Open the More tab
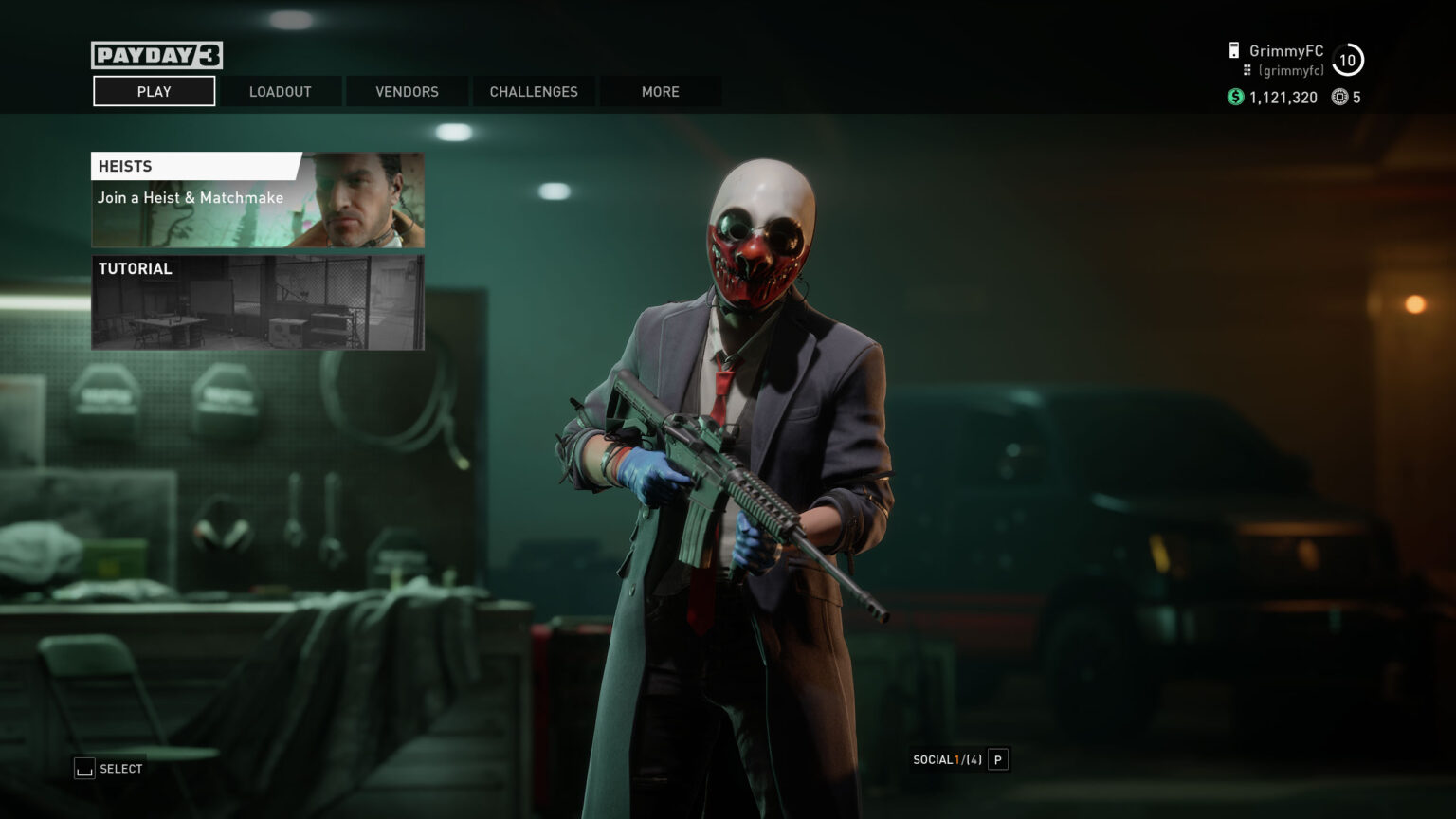This screenshot has height=819, width=1456. click(660, 92)
